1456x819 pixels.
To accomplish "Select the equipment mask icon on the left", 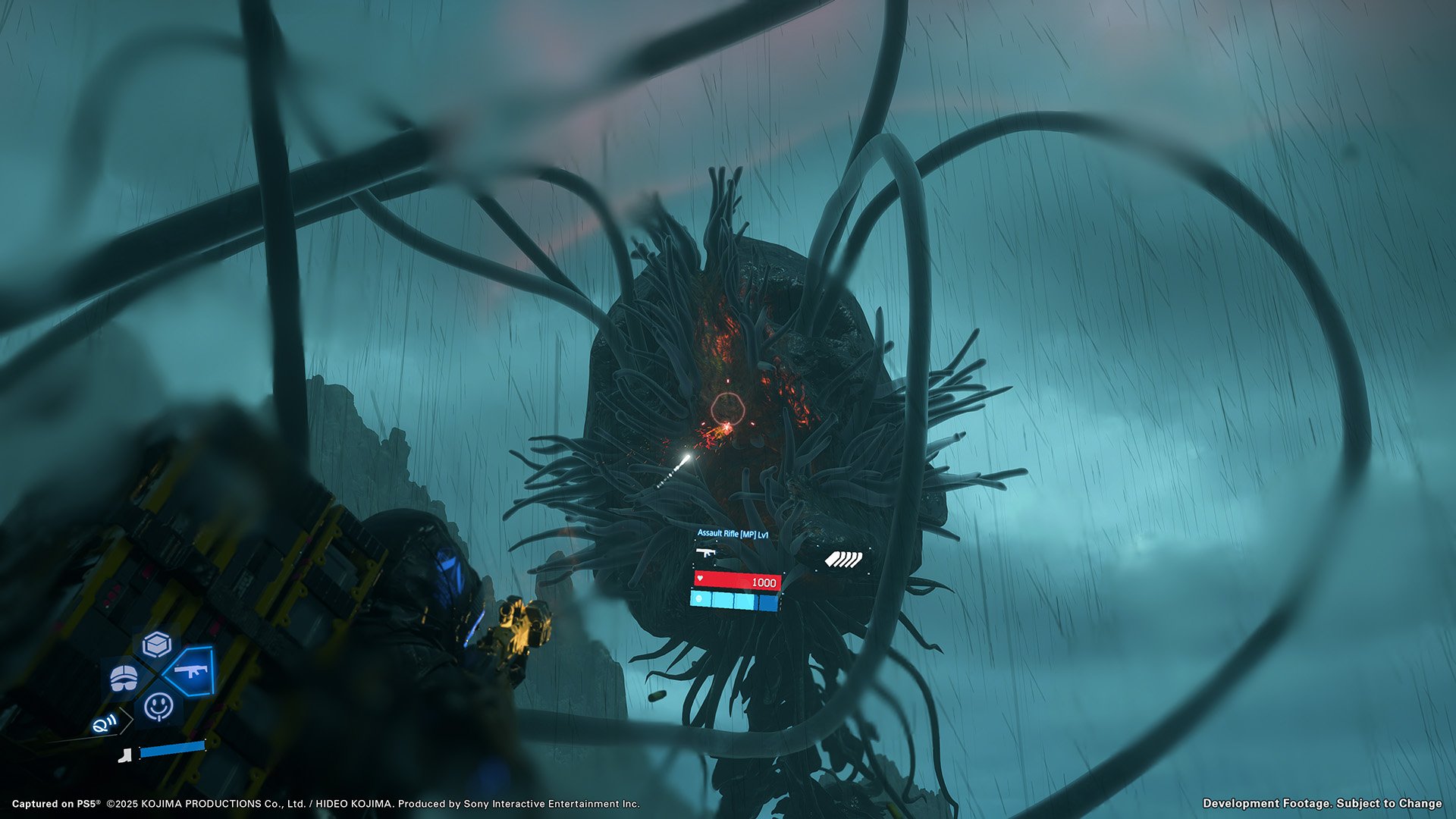I will tap(123, 677).
